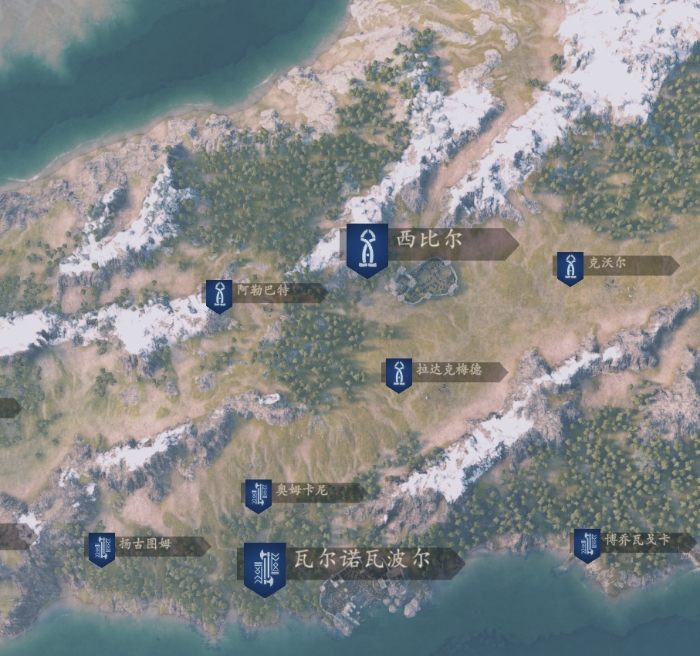Click the 奥姆卡尼 settlement marker
Screen dimensions: 700x656
pos(258,493)
